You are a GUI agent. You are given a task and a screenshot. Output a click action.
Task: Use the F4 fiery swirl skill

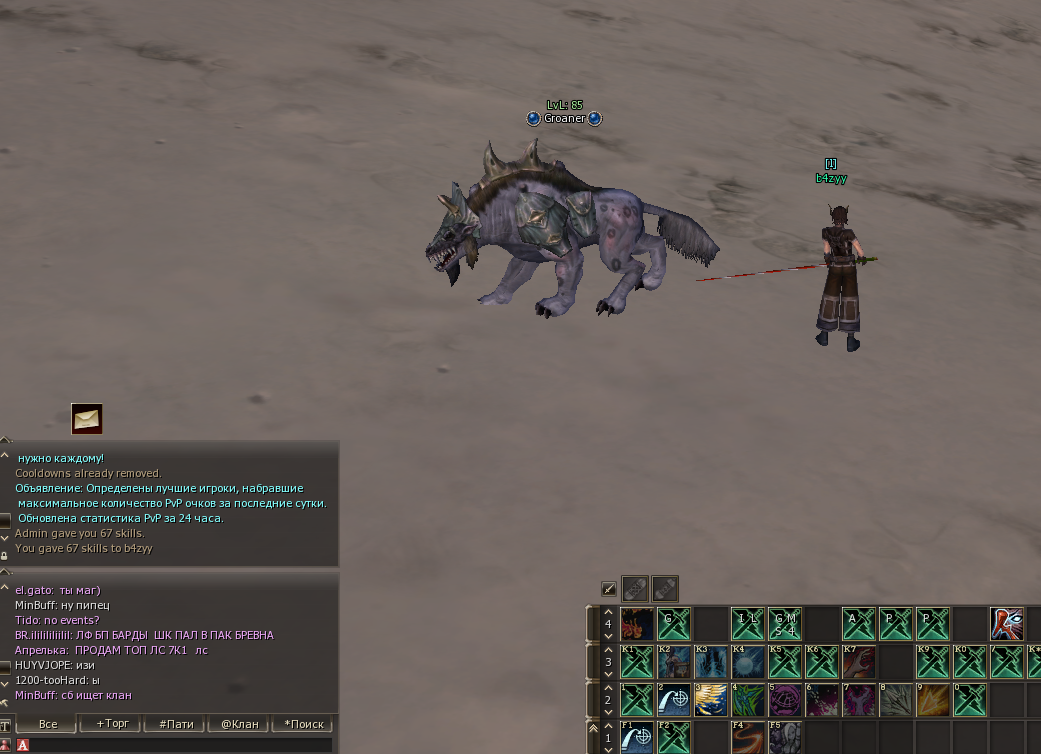click(x=748, y=737)
